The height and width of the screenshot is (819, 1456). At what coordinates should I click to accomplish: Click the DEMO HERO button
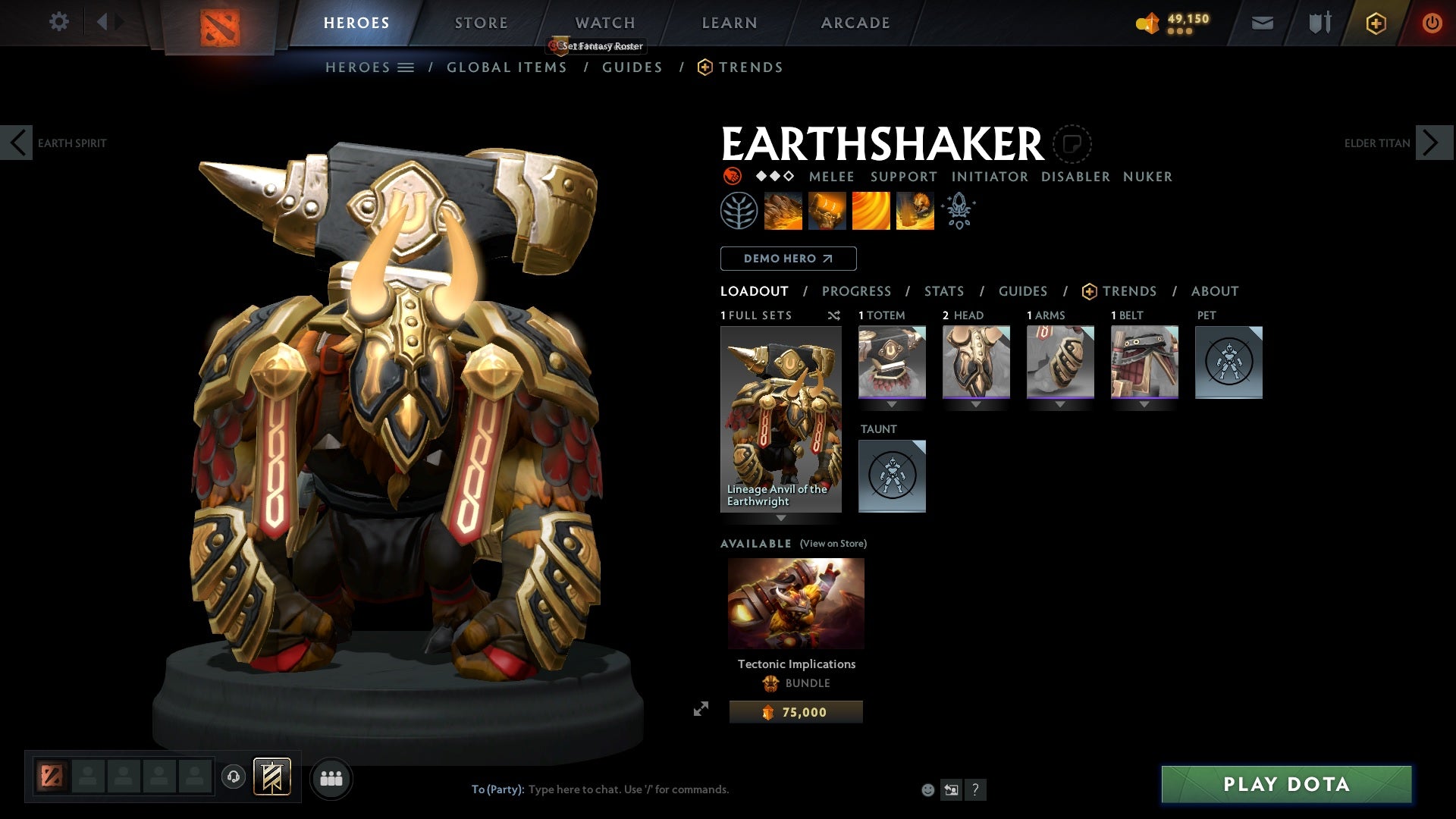tap(787, 258)
